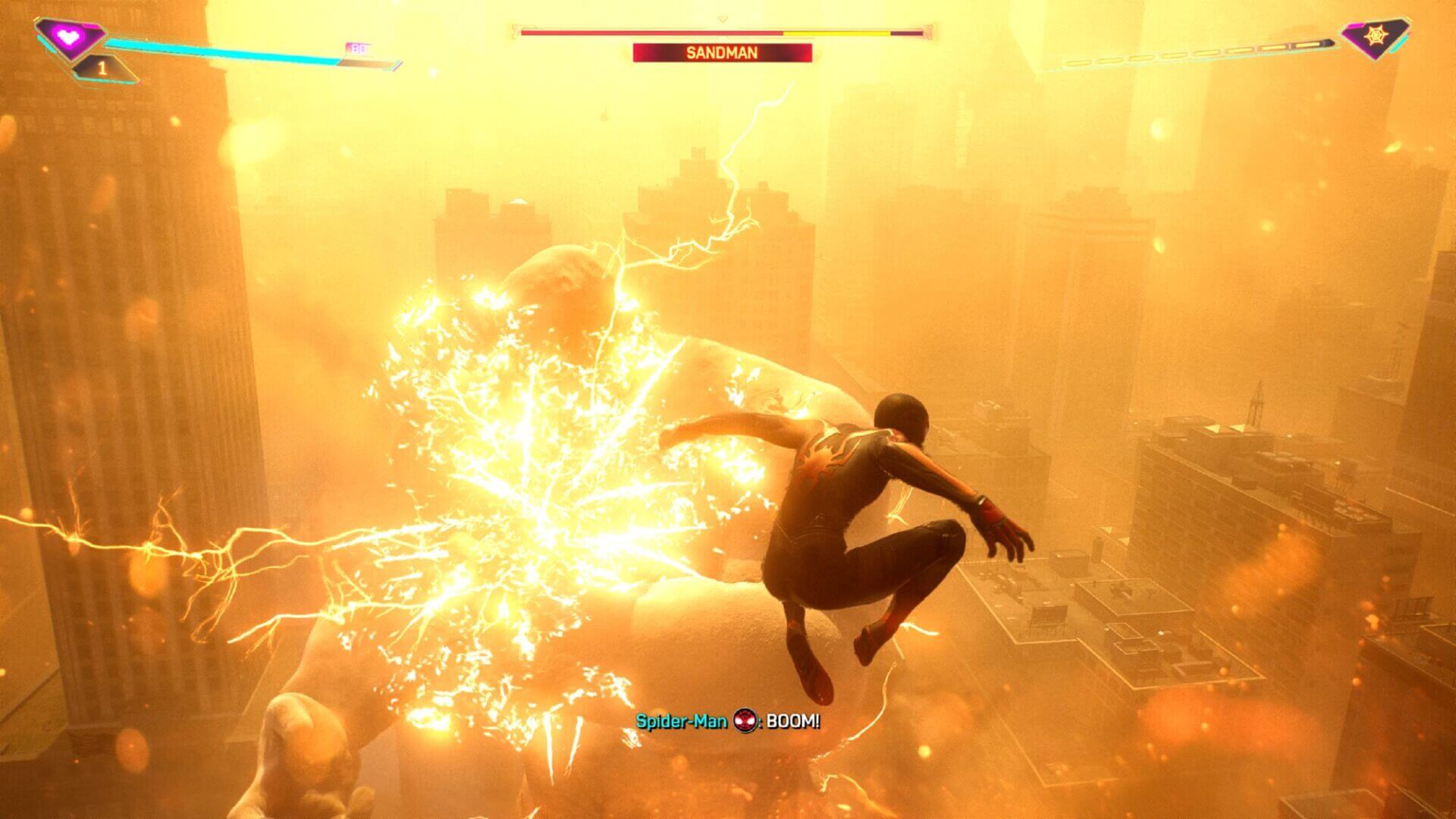Select the web-shooter gadget icon
This screenshot has width=1456, height=819.
click(1374, 36)
